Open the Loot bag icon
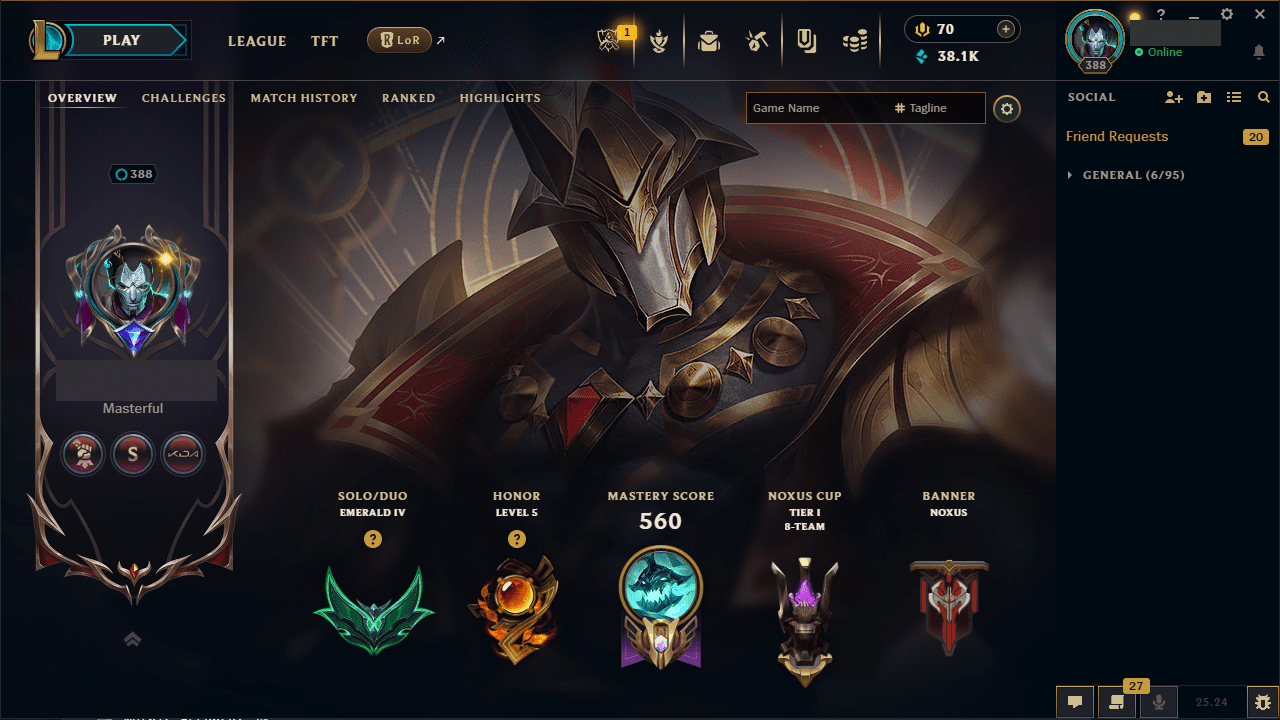1280x720 pixels. tap(709, 38)
